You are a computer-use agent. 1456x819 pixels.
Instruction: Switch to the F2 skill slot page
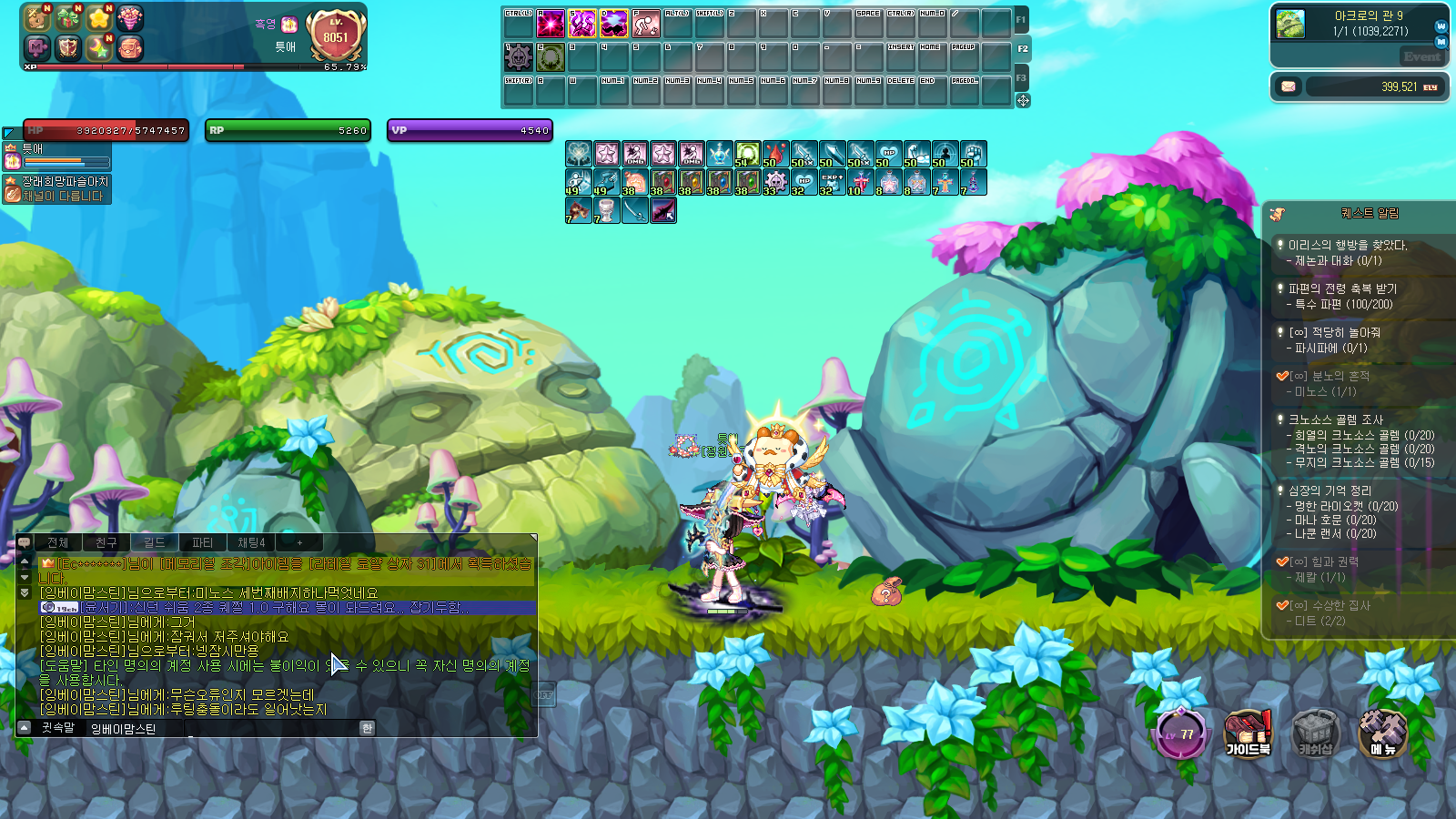pos(1023,49)
